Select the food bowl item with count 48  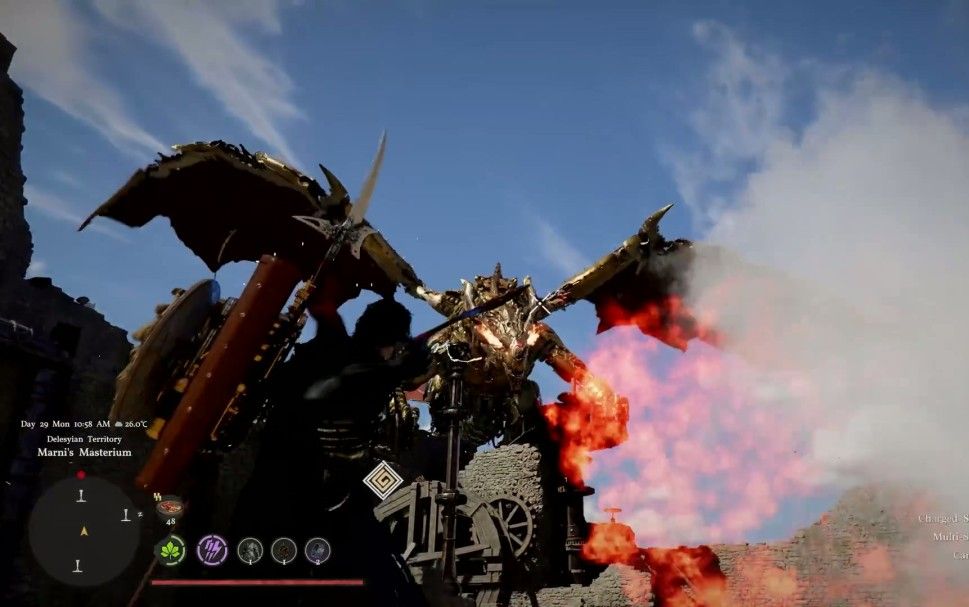pyautogui.click(x=169, y=506)
